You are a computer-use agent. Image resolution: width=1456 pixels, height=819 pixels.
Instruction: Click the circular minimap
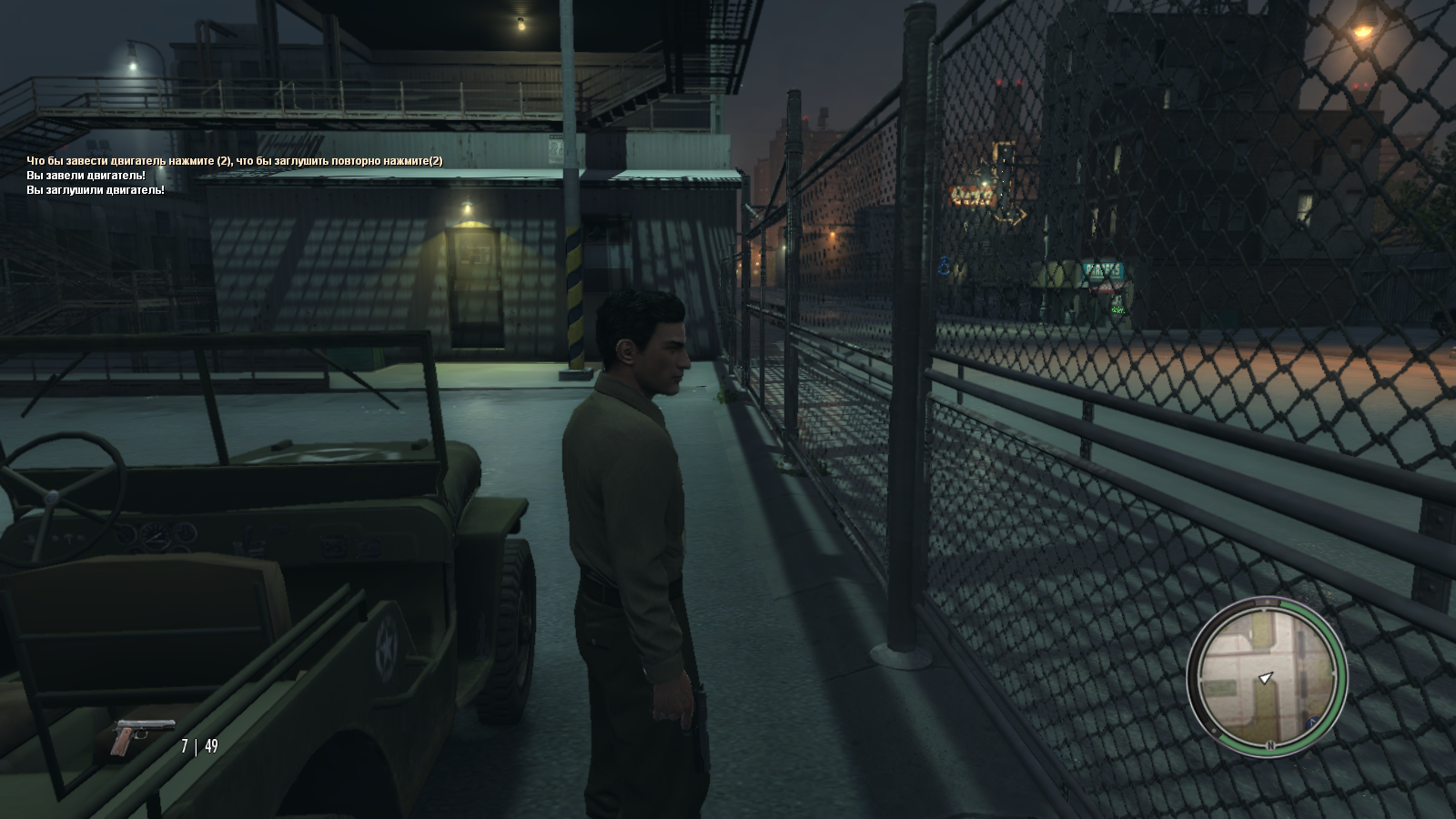tap(1266, 674)
